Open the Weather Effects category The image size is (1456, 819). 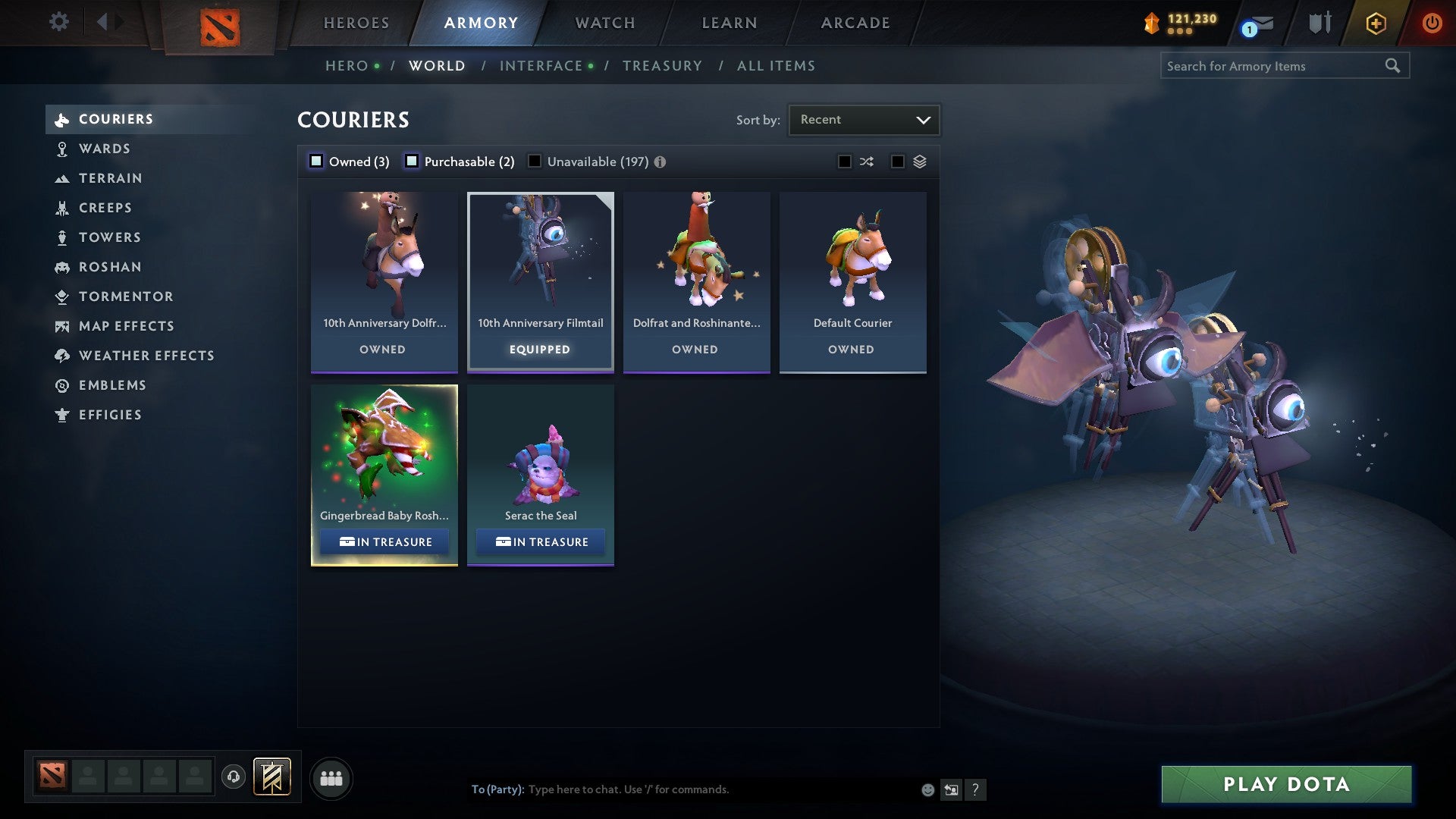point(146,355)
